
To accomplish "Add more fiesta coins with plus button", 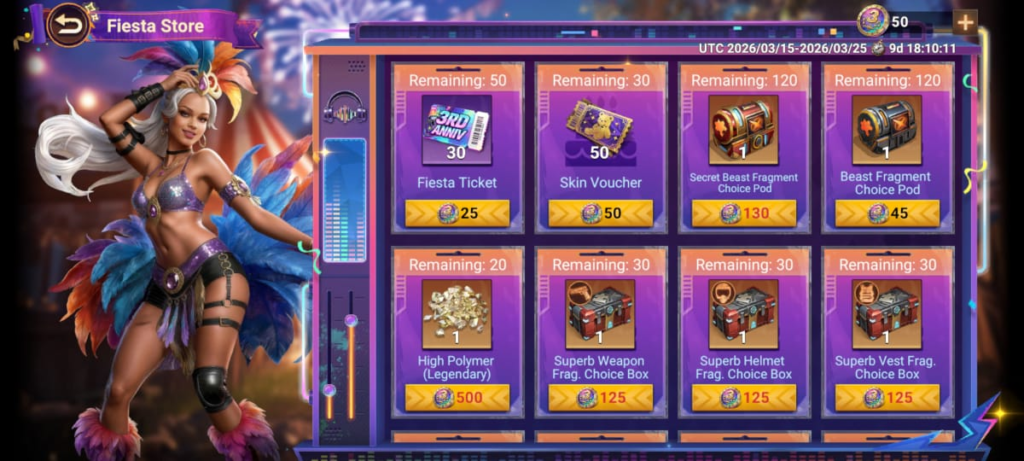I will (965, 22).
